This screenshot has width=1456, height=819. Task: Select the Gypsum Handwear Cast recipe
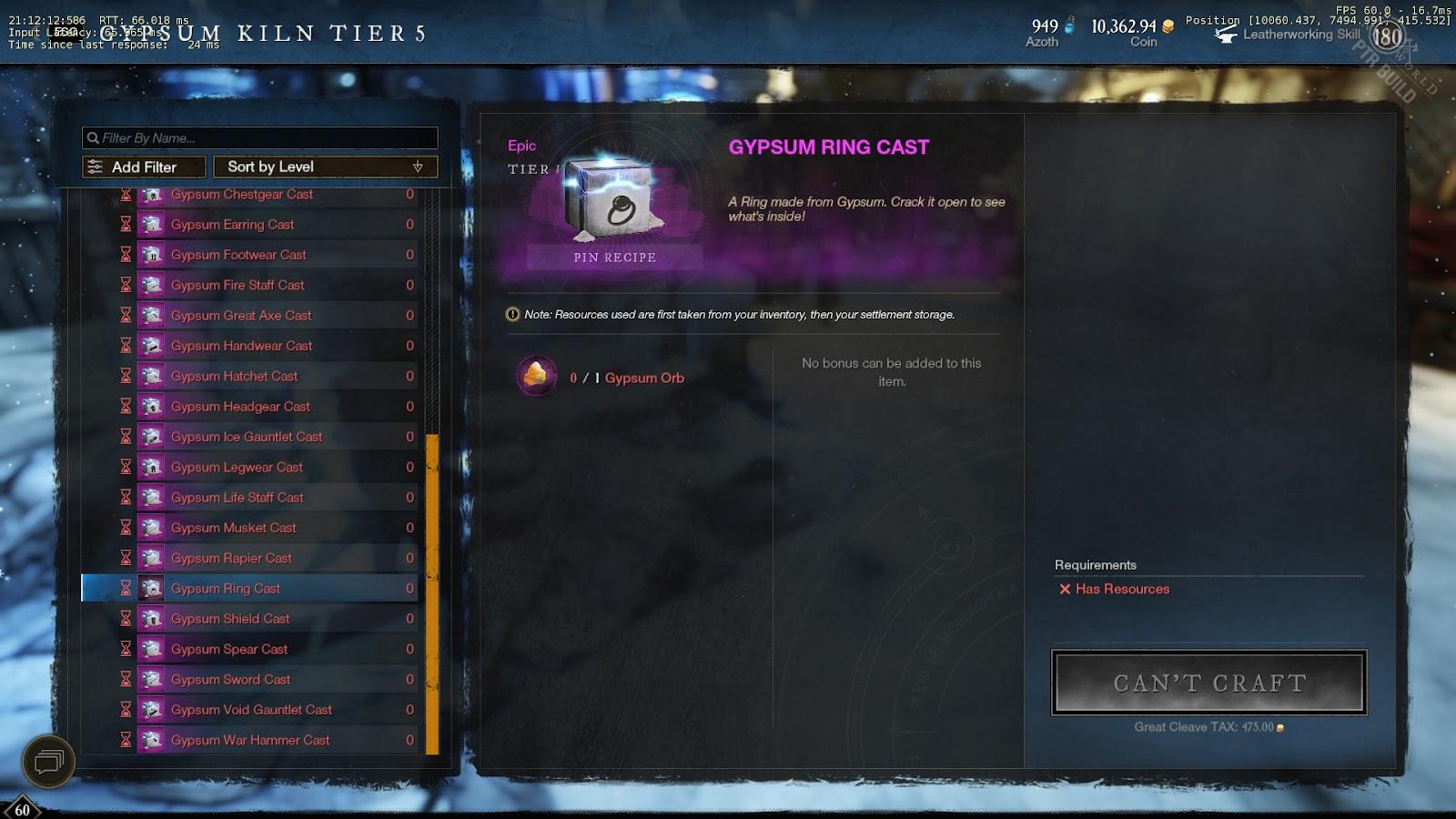coord(241,346)
